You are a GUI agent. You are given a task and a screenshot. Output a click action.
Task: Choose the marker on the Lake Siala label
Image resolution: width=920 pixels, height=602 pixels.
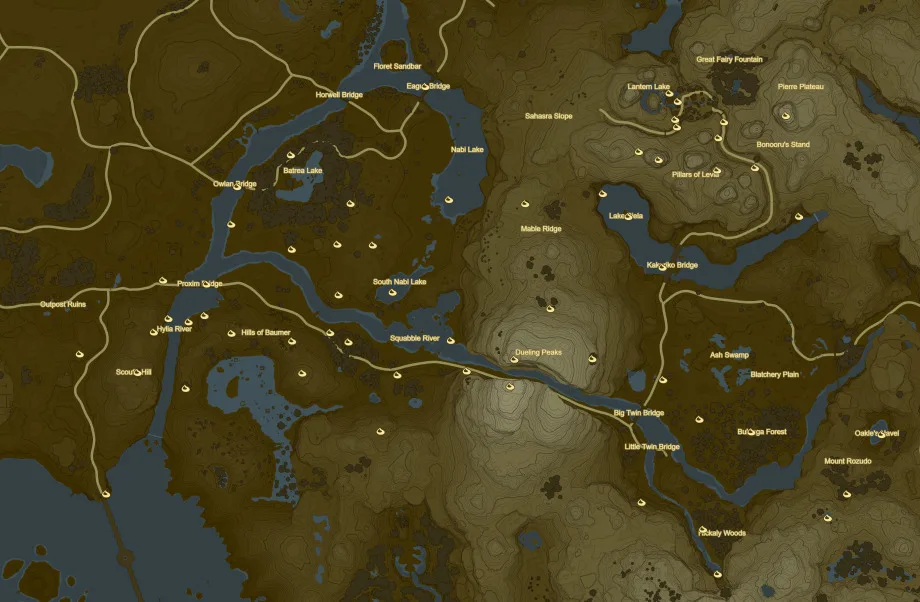[629, 216]
